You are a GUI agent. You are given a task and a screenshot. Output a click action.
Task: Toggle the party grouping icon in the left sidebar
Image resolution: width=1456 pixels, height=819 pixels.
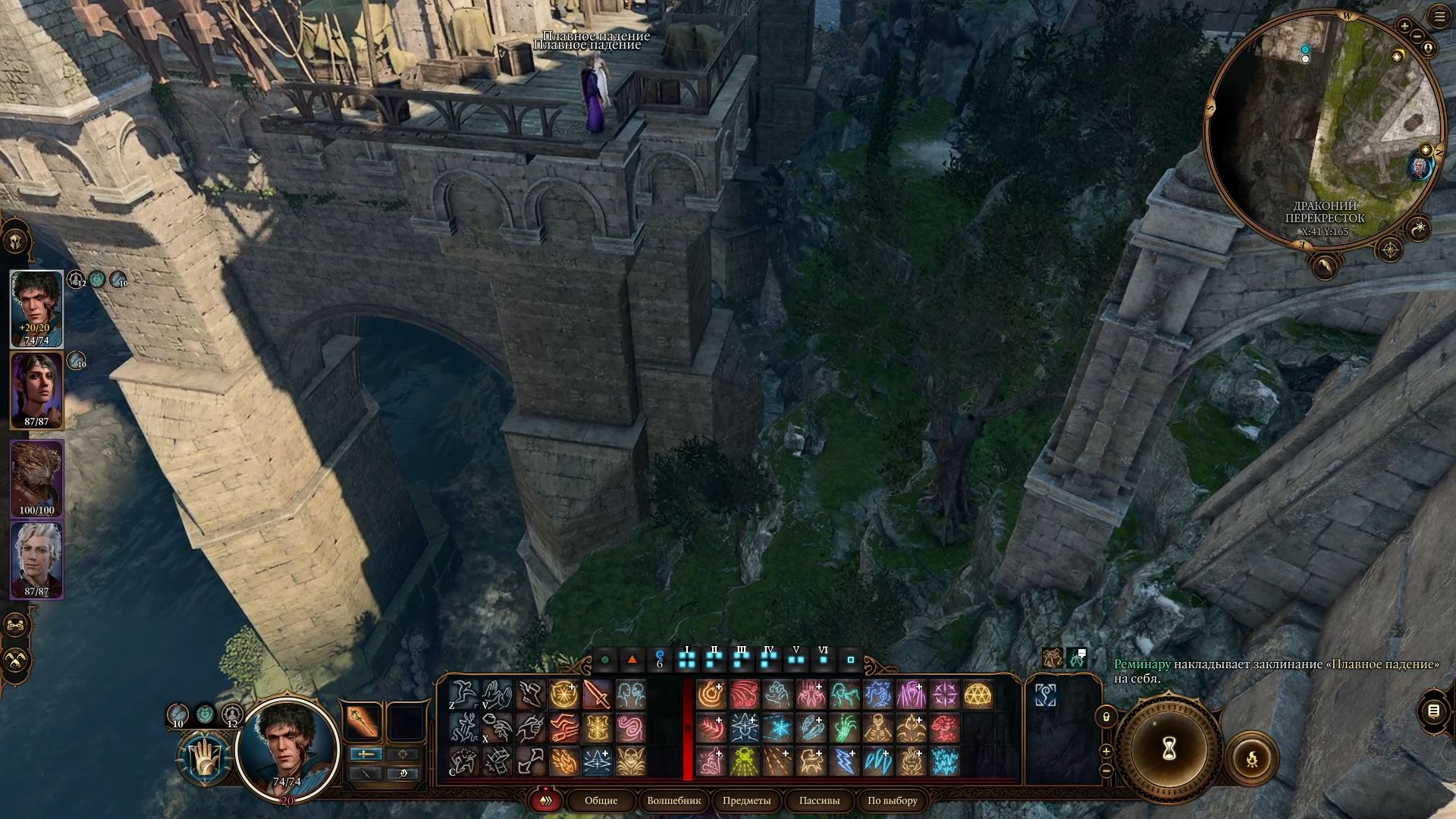[x=16, y=624]
